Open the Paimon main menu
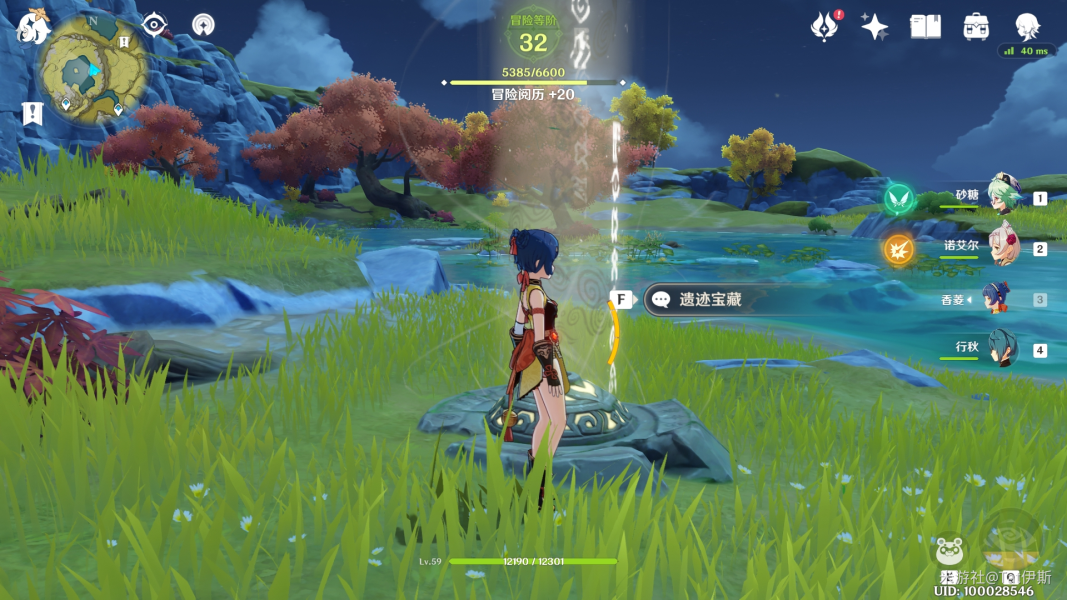Screen dimensions: 1067x600 point(33,27)
